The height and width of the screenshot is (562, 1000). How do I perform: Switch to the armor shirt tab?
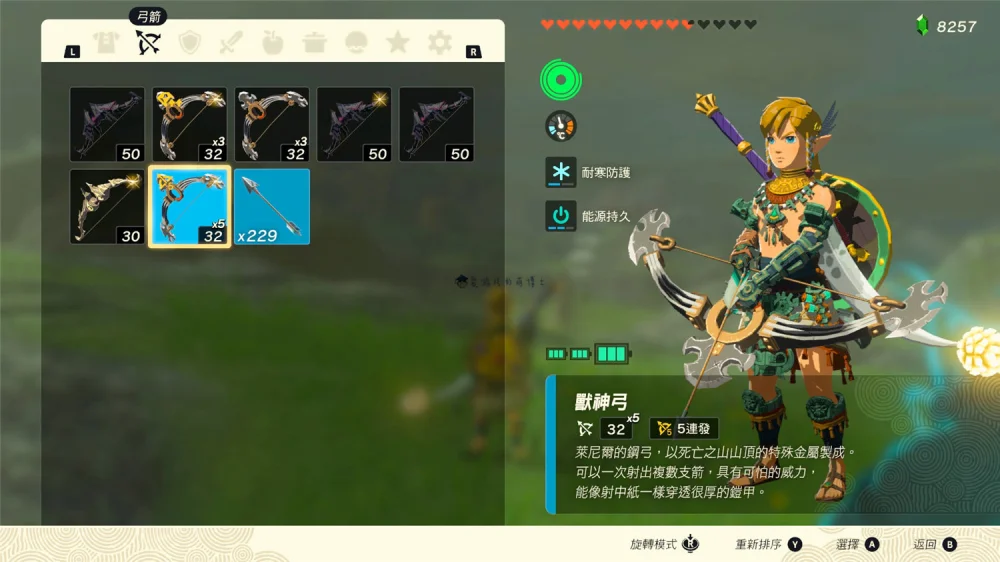(x=106, y=43)
